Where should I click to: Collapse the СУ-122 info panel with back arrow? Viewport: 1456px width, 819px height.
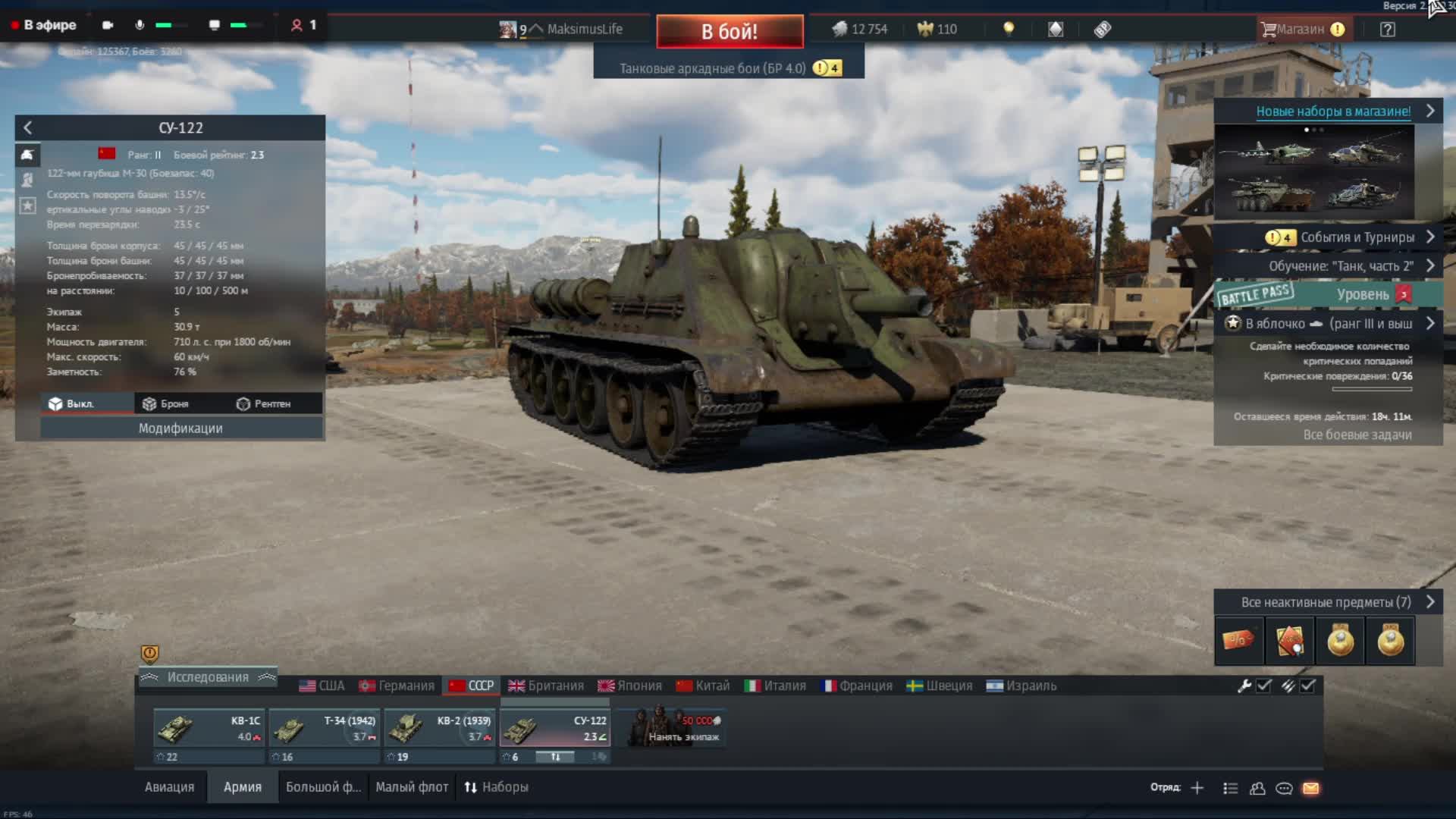point(28,128)
